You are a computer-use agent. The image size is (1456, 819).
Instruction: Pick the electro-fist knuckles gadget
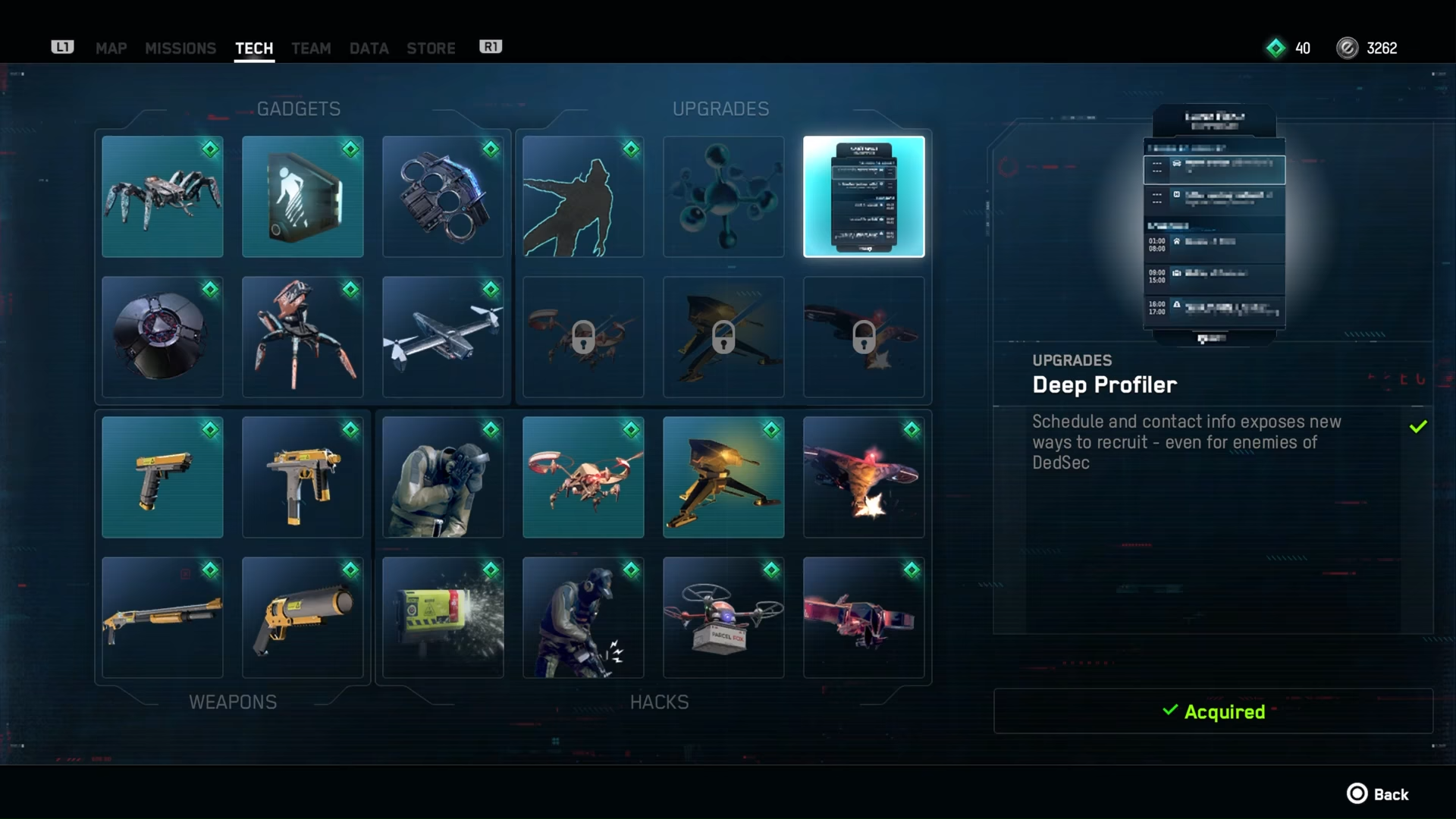pos(443,197)
